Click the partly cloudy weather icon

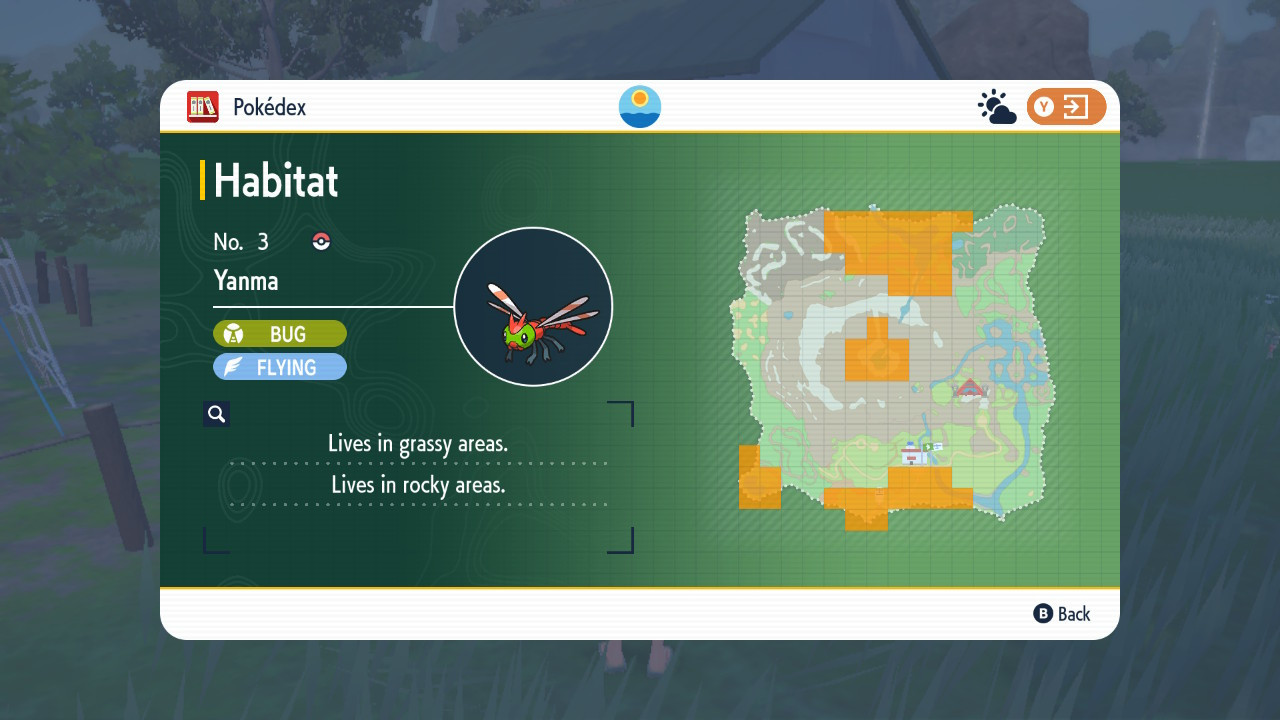(x=996, y=107)
